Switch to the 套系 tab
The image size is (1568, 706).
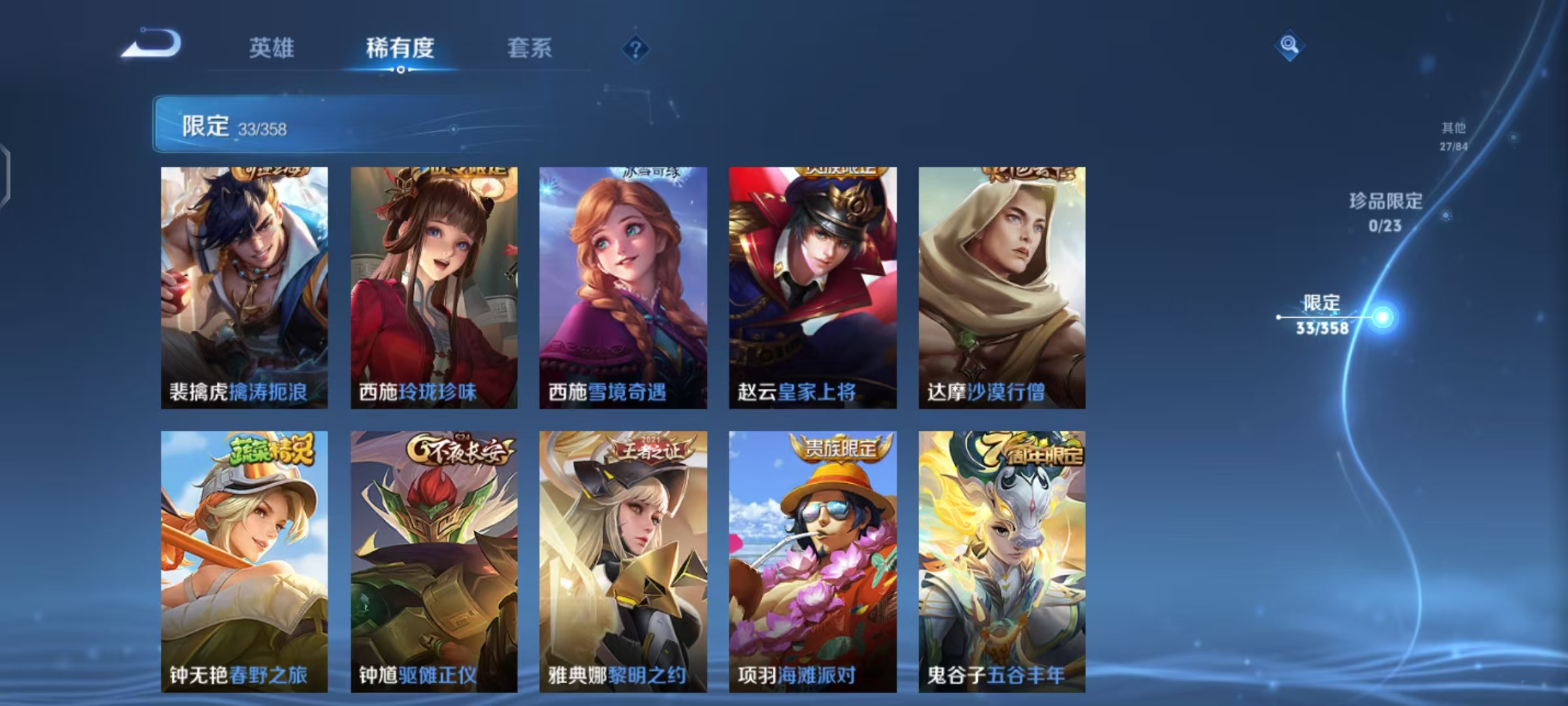[530, 48]
